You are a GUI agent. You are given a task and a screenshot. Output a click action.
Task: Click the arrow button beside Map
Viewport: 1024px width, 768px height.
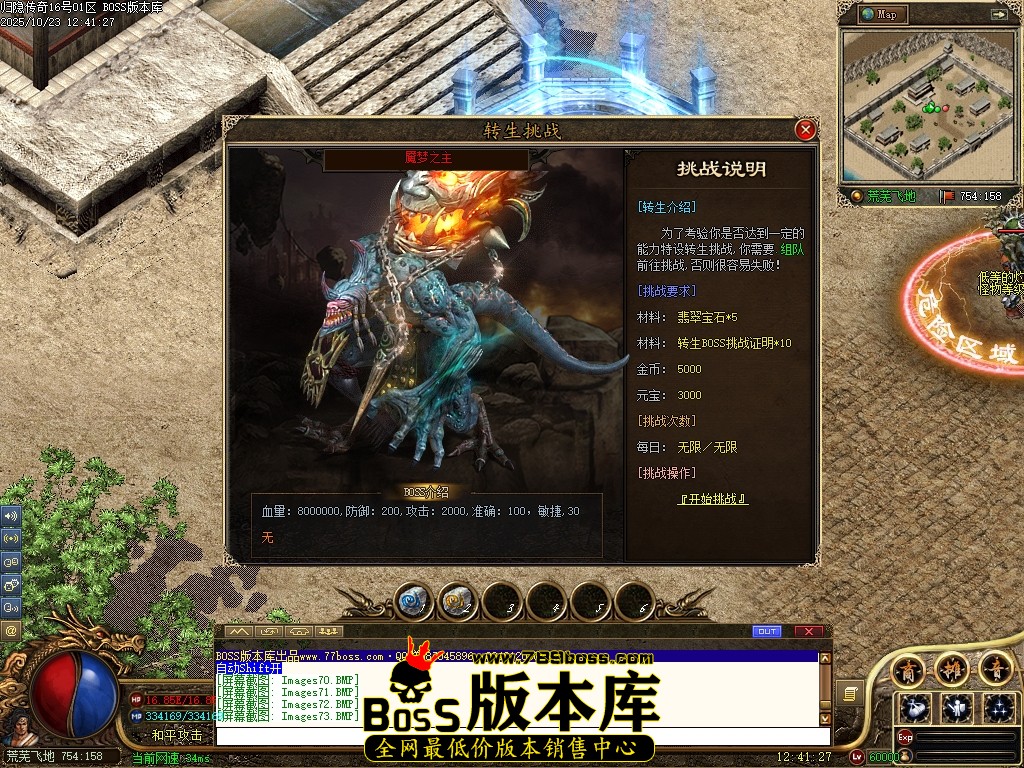click(998, 15)
